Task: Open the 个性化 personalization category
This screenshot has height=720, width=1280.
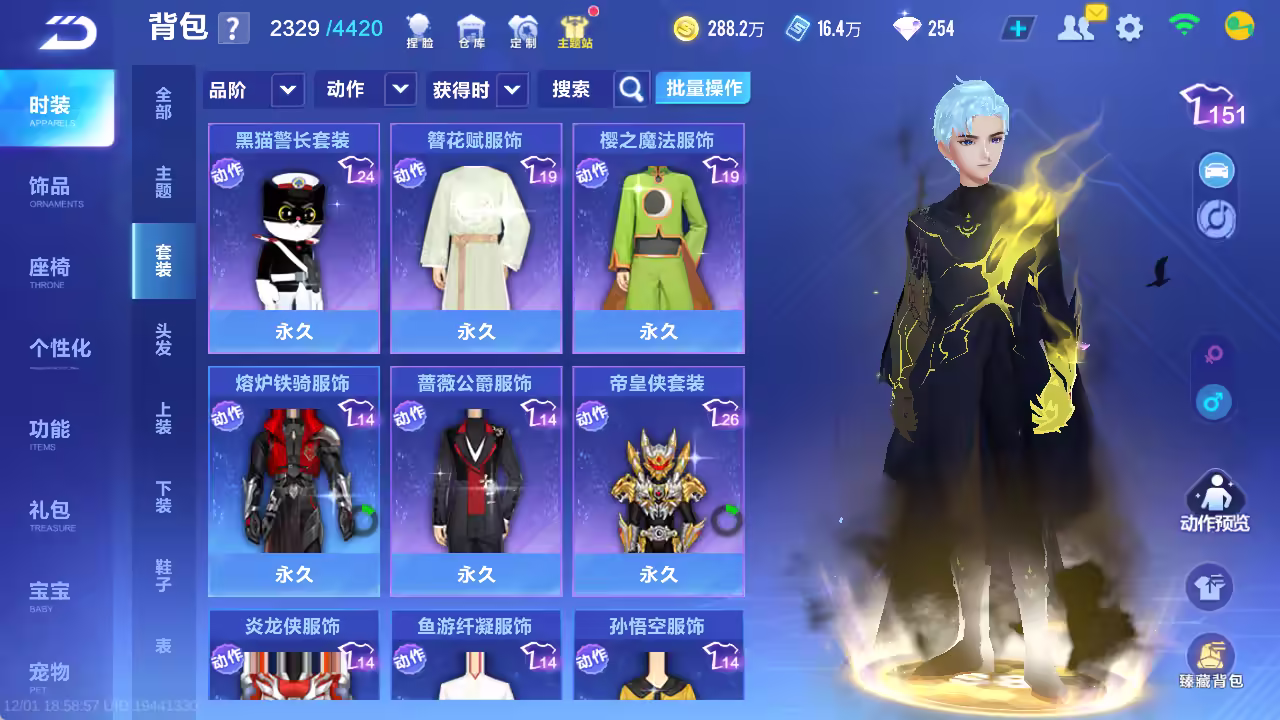Action: click(x=60, y=349)
